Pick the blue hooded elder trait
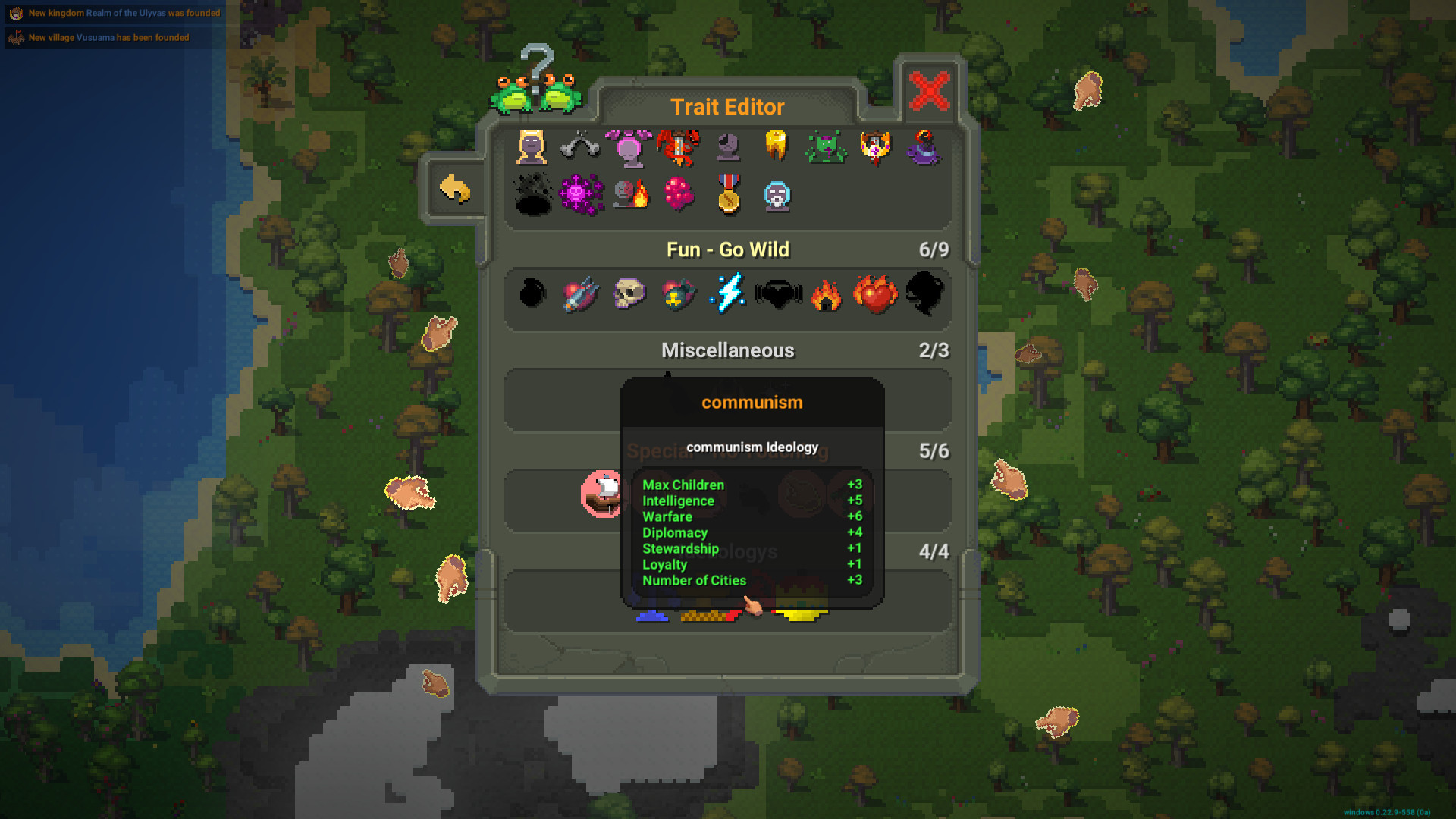This screenshot has height=819, width=1456. coord(777,196)
